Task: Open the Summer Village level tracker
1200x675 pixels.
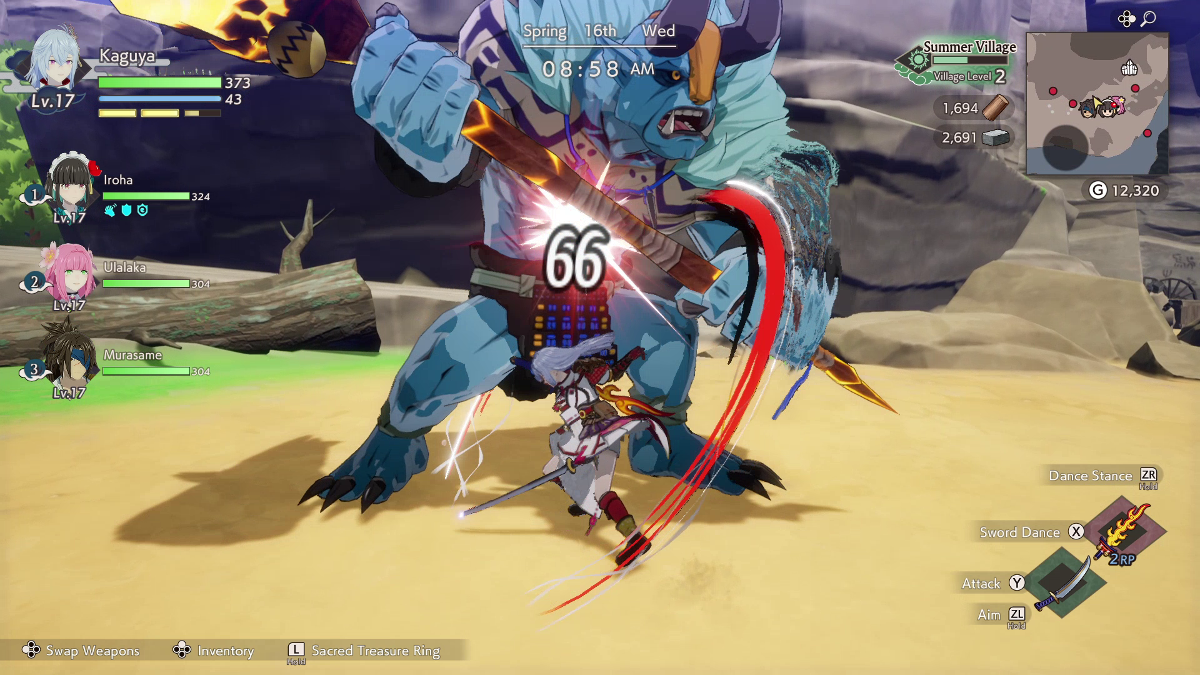Action: [x=958, y=61]
